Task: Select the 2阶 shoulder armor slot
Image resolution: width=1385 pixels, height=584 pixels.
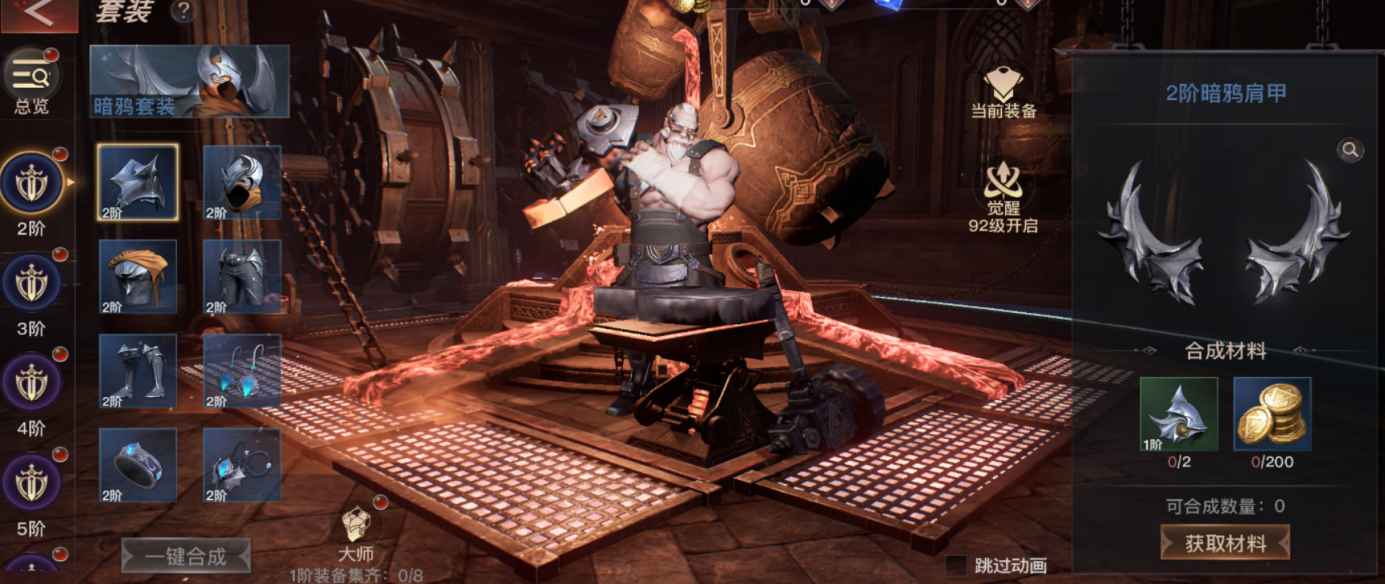Action: 138,182
